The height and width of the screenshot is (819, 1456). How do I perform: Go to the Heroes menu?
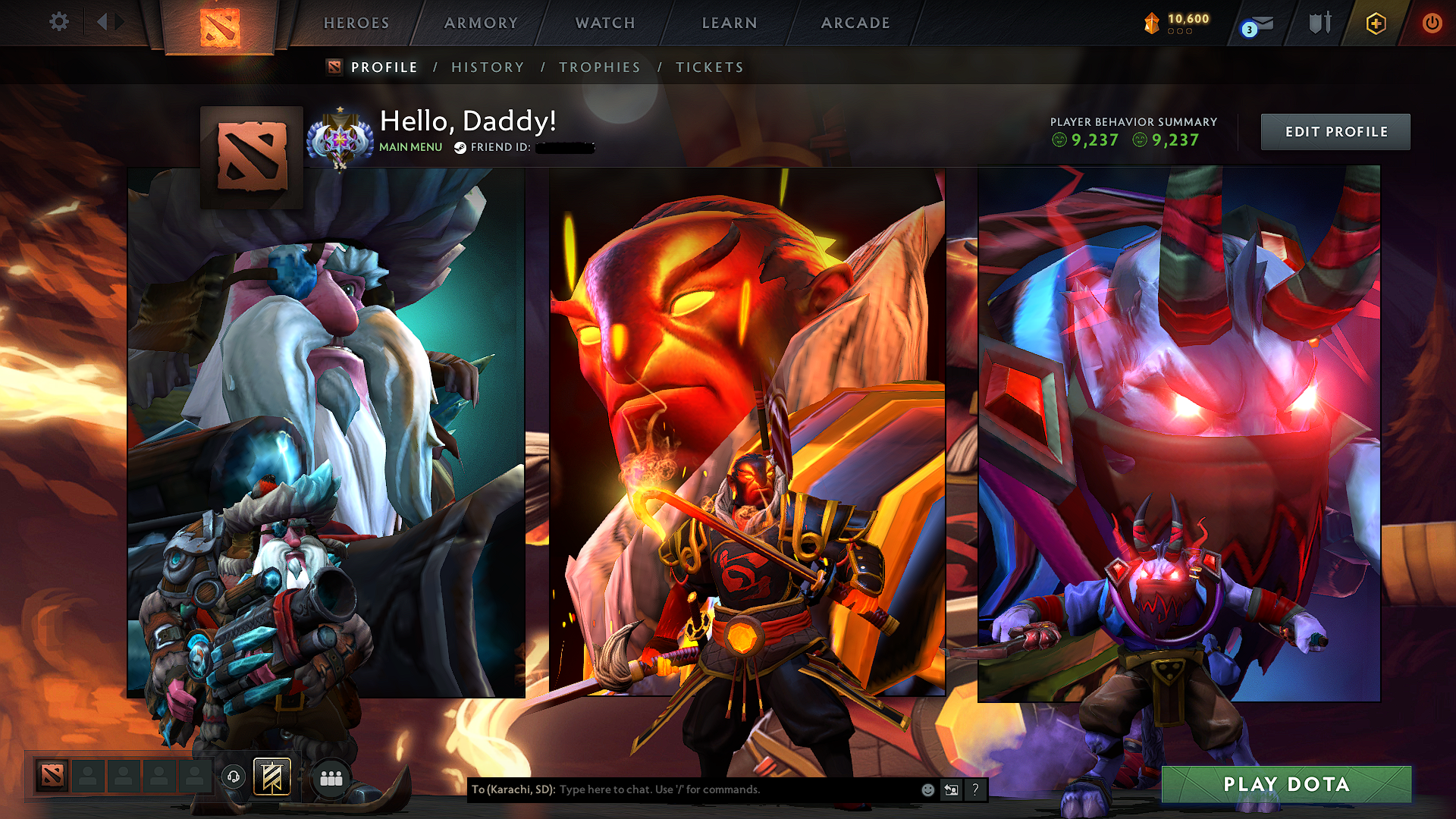tap(356, 23)
